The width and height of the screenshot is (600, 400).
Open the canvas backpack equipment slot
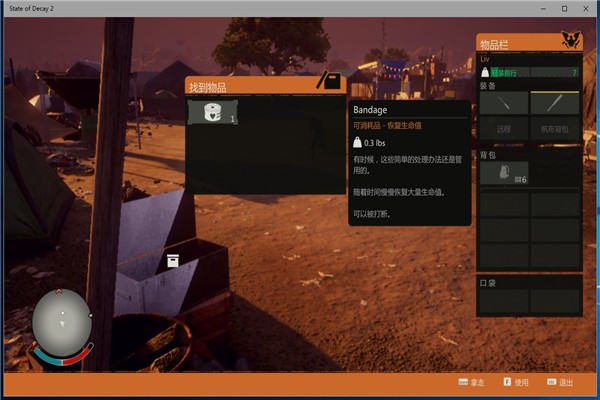(x=554, y=129)
